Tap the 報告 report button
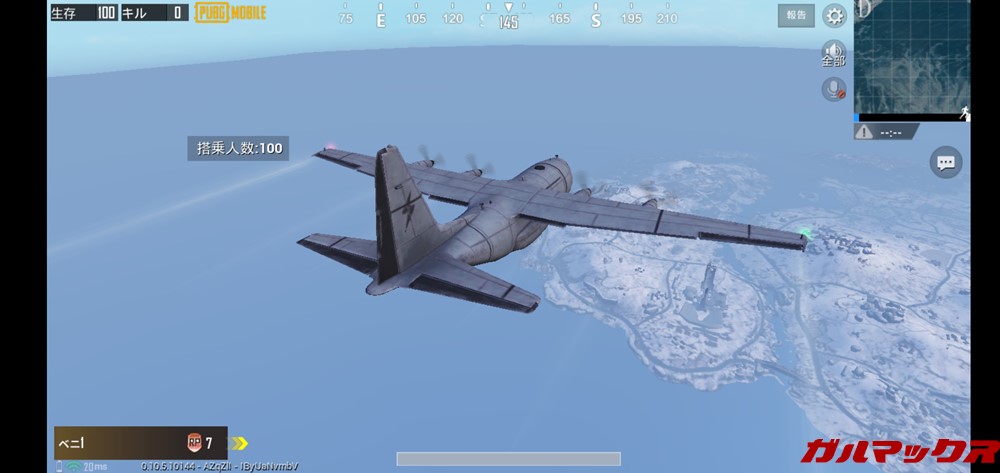 [796, 15]
